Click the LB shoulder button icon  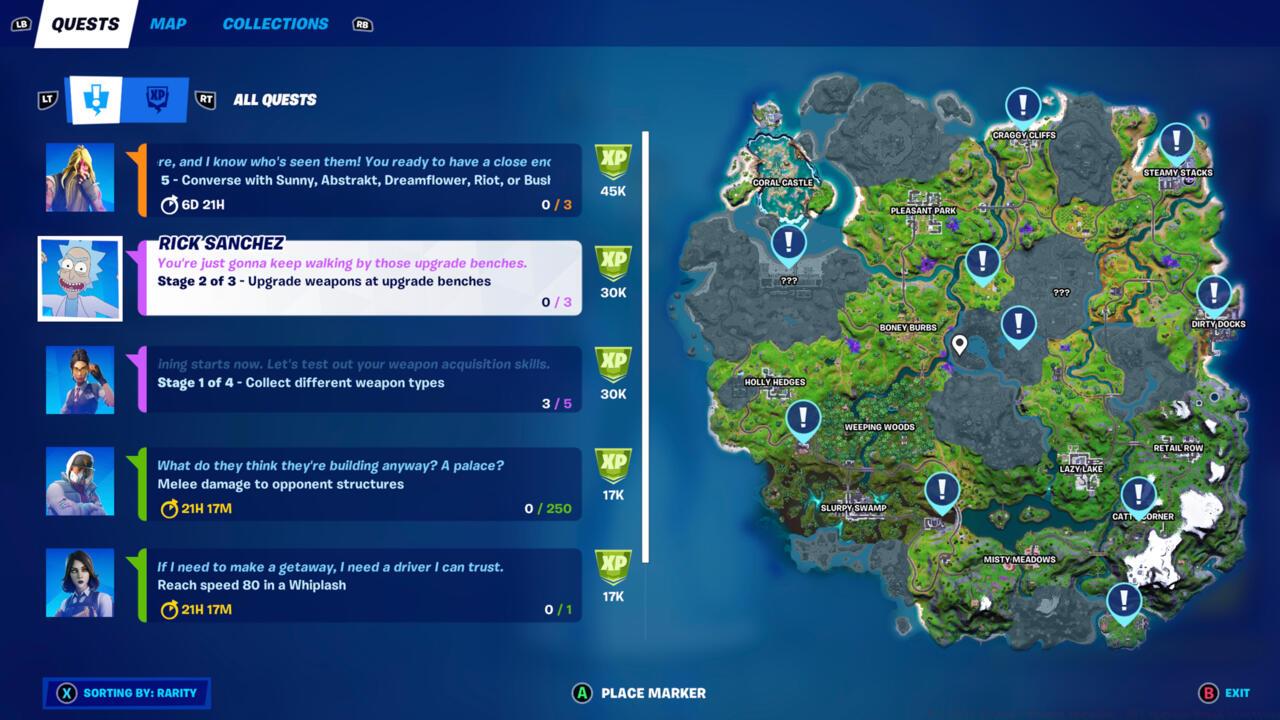20,23
